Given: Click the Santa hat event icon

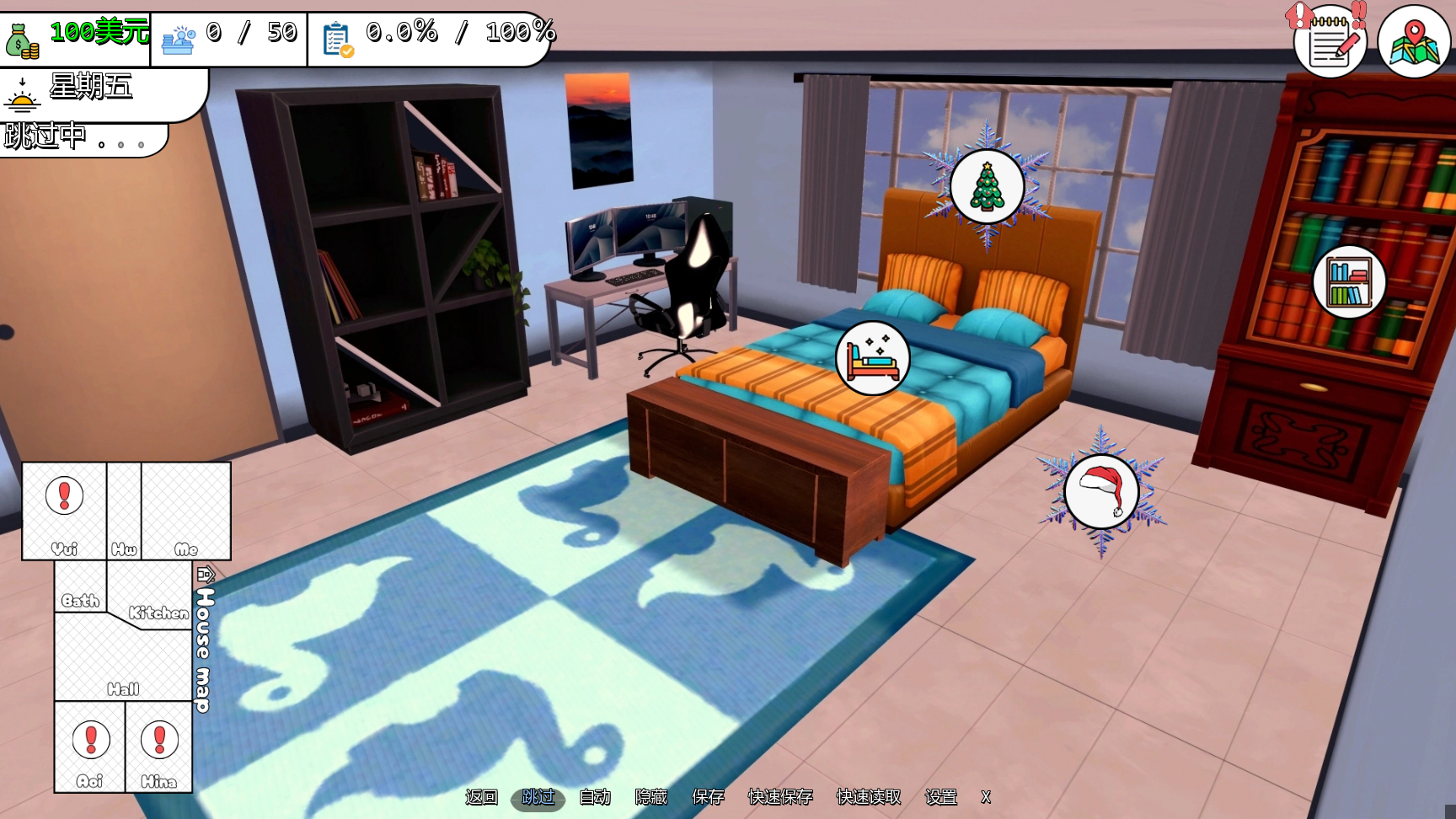Looking at the screenshot, I should click(x=1101, y=491).
